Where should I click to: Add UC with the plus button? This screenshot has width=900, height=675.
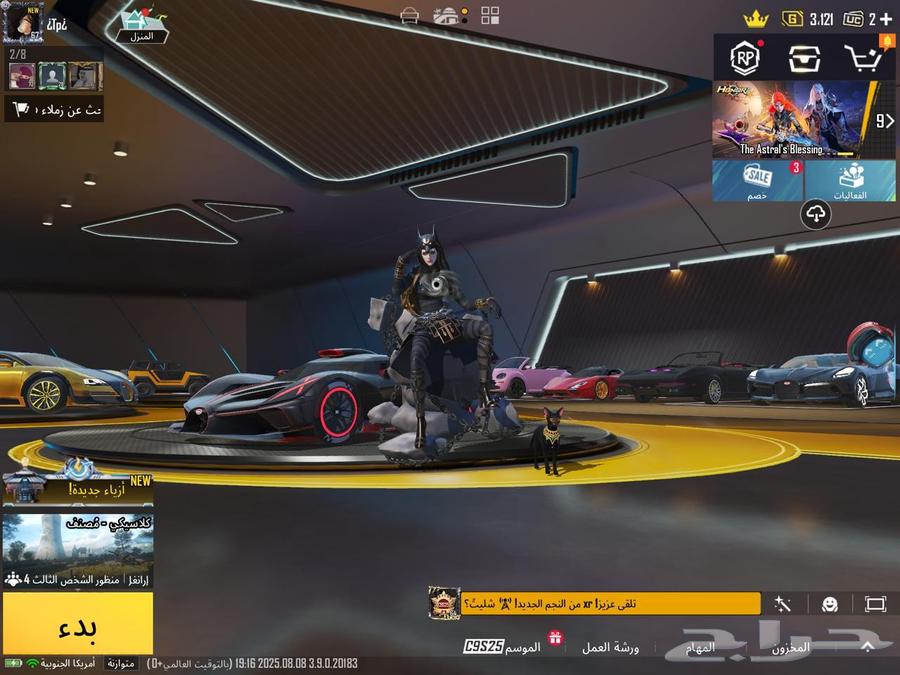[886, 19]
